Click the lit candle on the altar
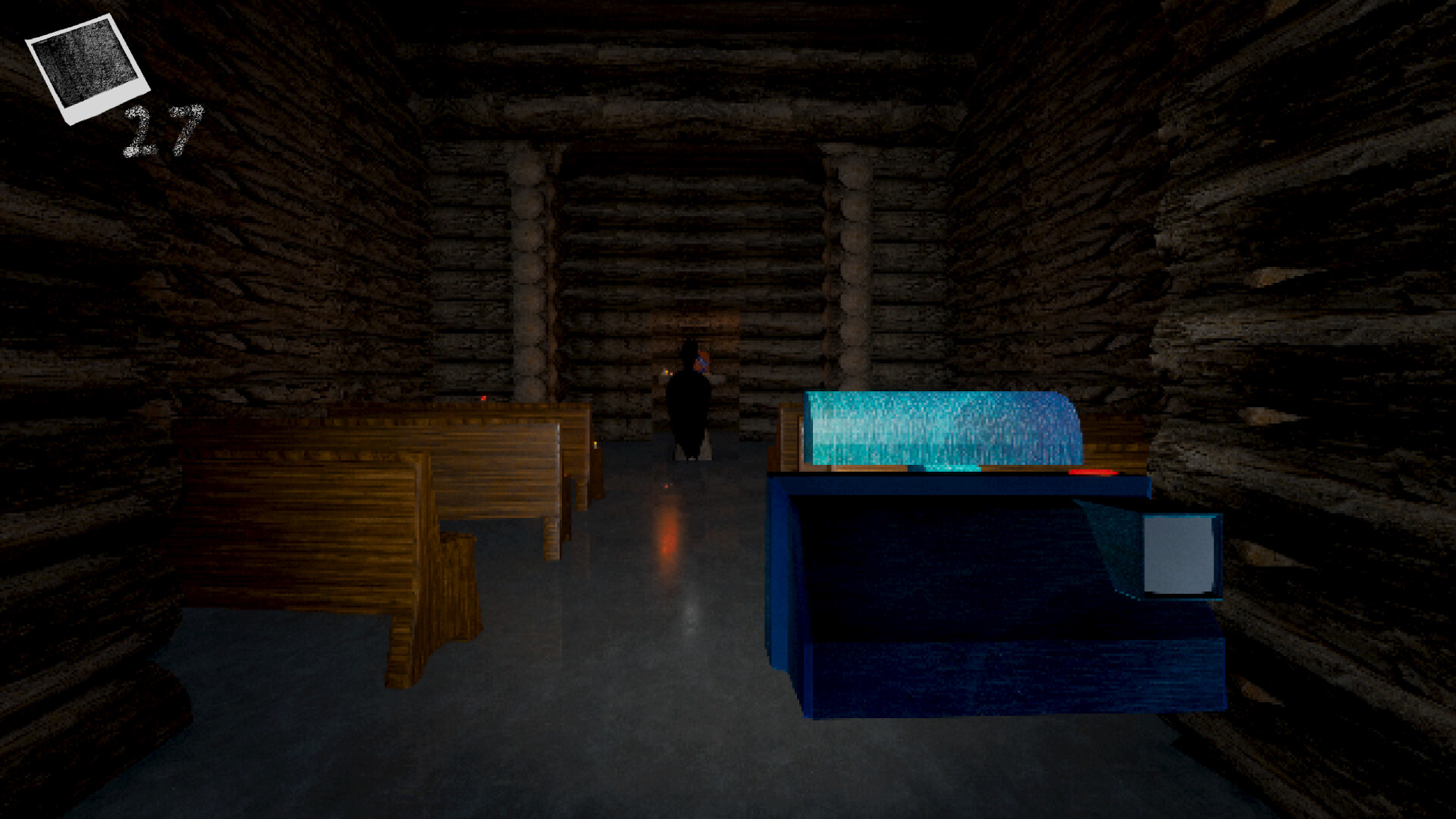Image resolution: width=1456 pixels, height=819 pixels. click(665, 371)
